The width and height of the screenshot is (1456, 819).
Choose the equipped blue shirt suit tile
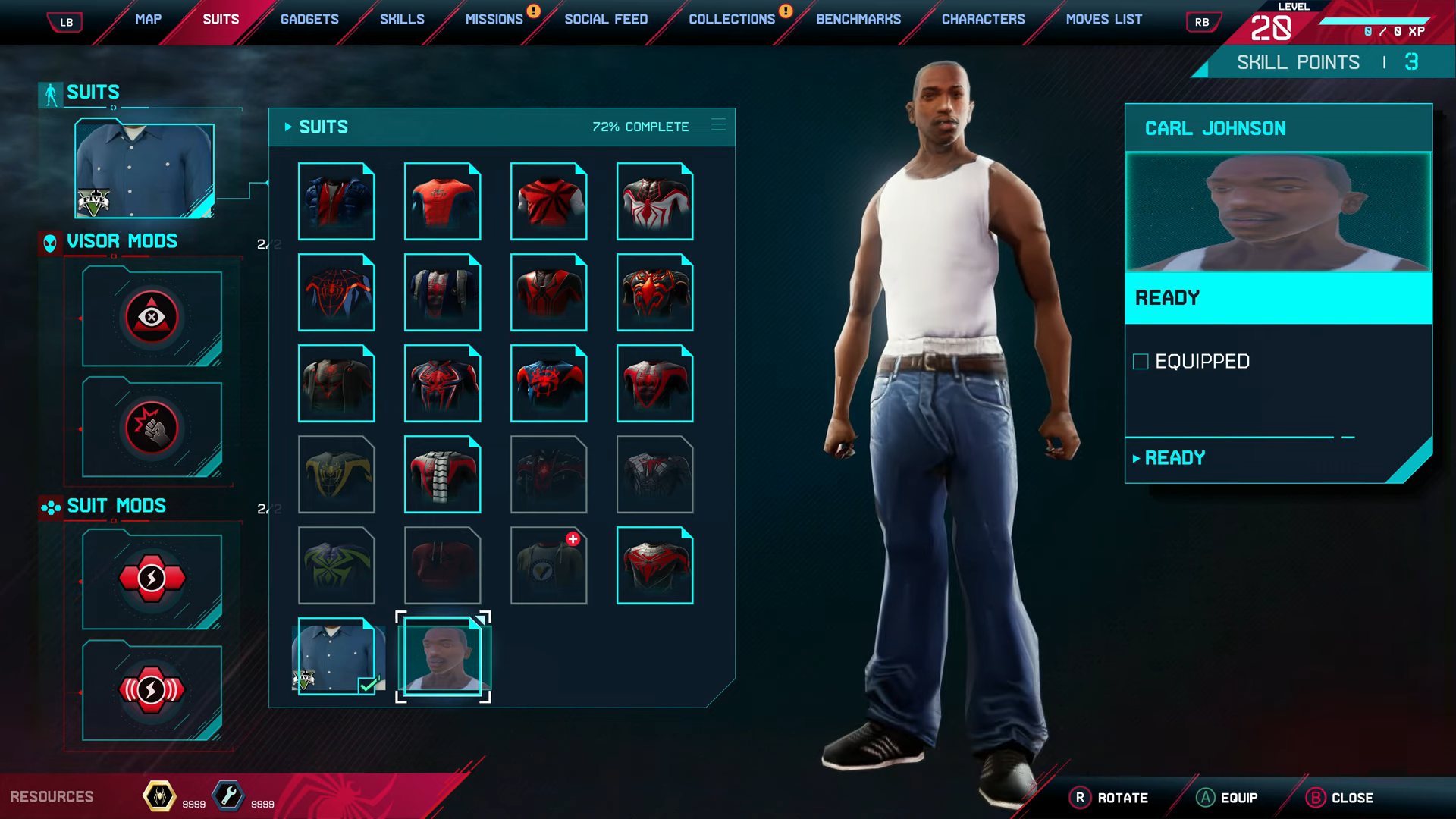[337, 656]
